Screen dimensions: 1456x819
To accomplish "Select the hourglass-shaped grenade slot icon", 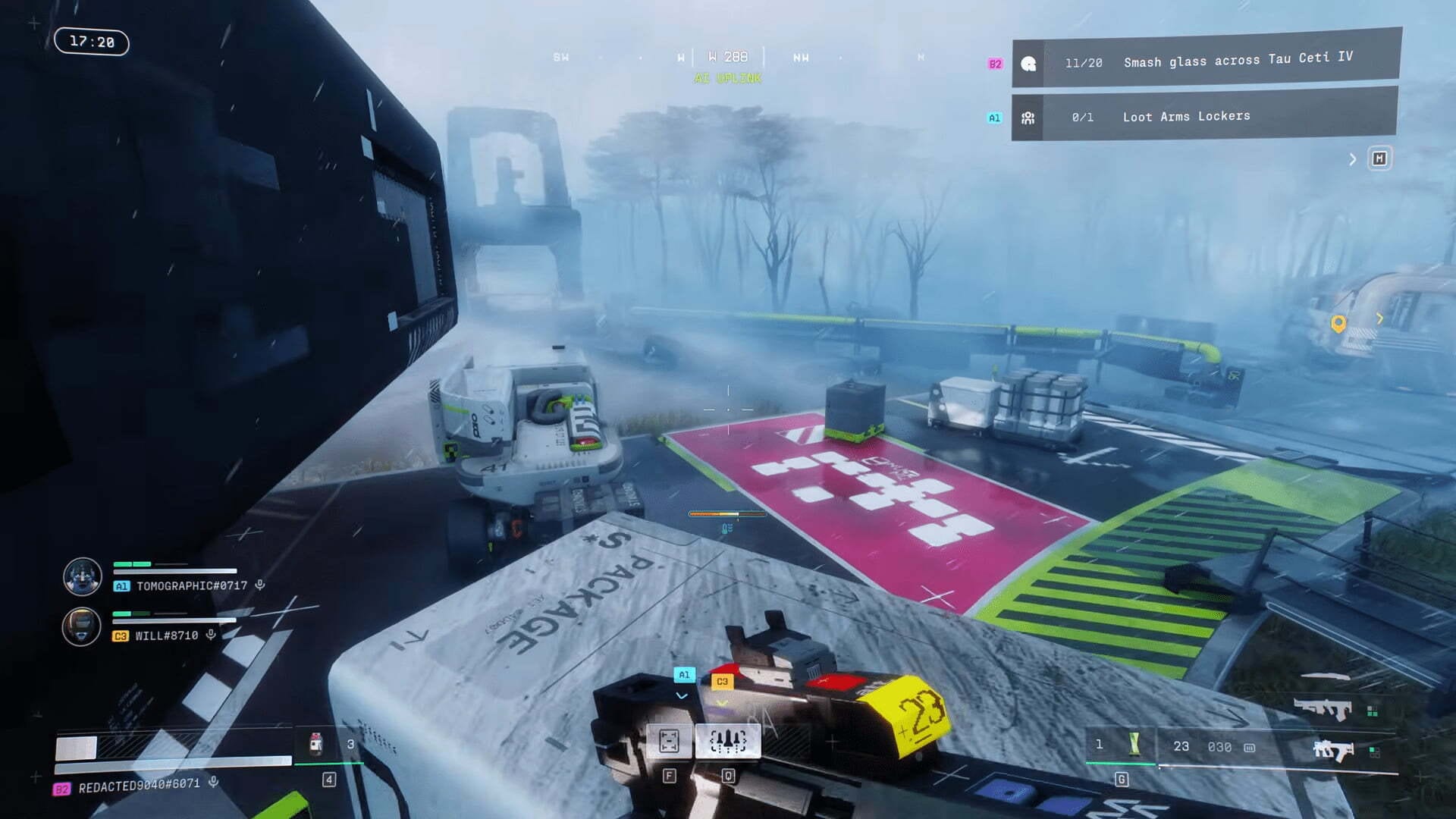I will point(1134,744).
